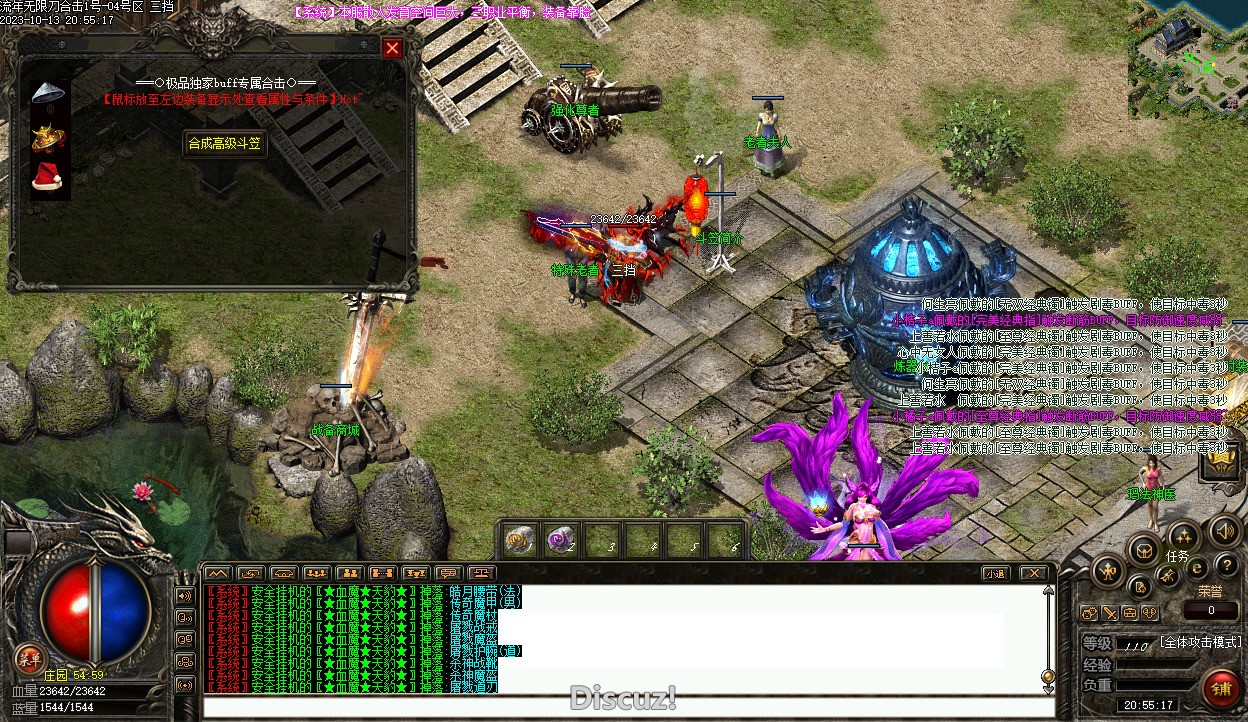This screenshot has height=722, width=1248.
Task: Close the buff synthesis dialog
Action: tap(392, 48)
